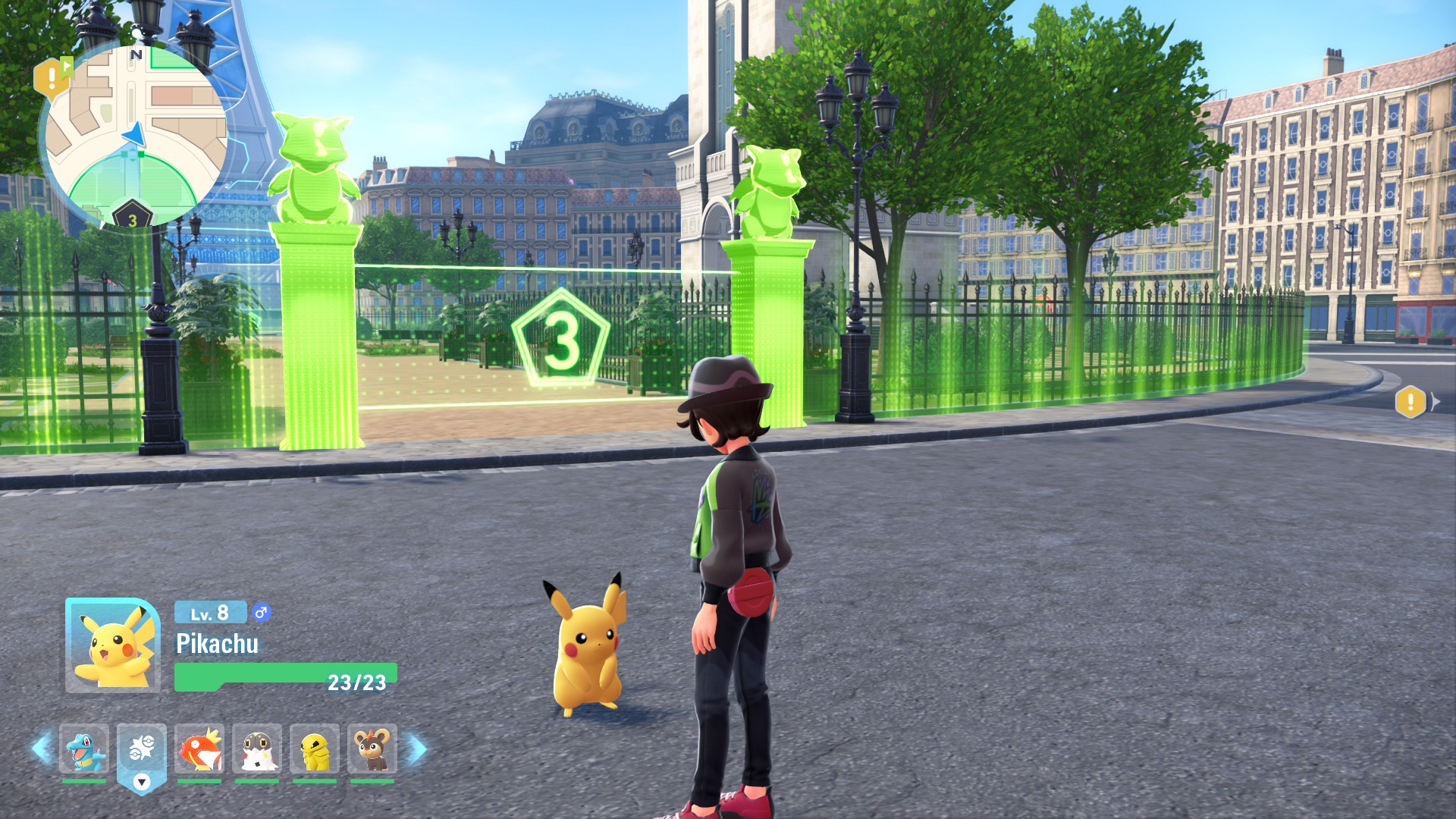Choose Totodile in the party bar
The height and width of the screenshot is (819, 1456).
coord(84,749)
